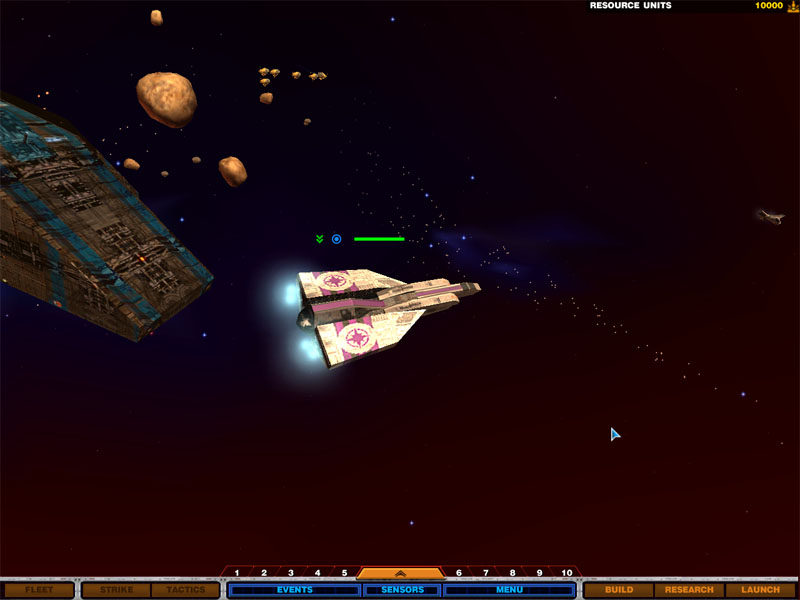Open the Fleet panel
800x600 pixels.
(x=38, y=590)
